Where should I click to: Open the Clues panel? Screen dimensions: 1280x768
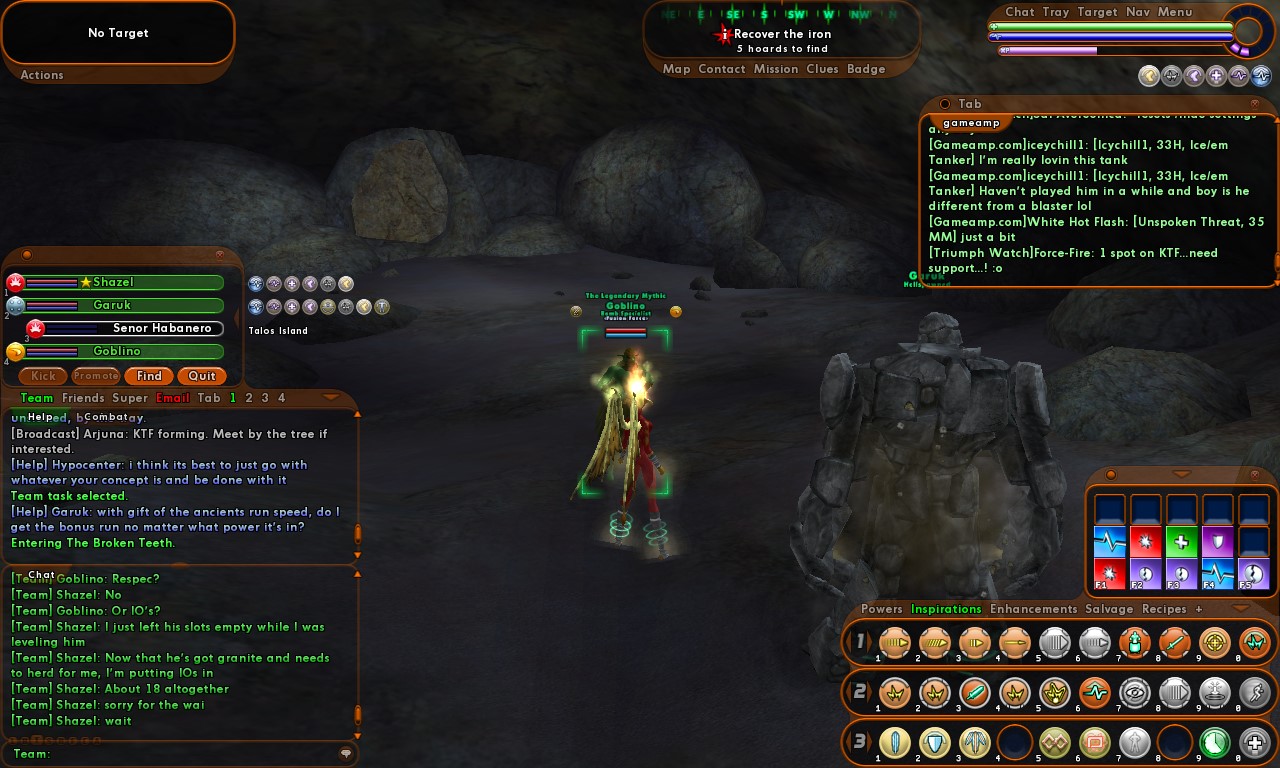click(x=822, y=69)
